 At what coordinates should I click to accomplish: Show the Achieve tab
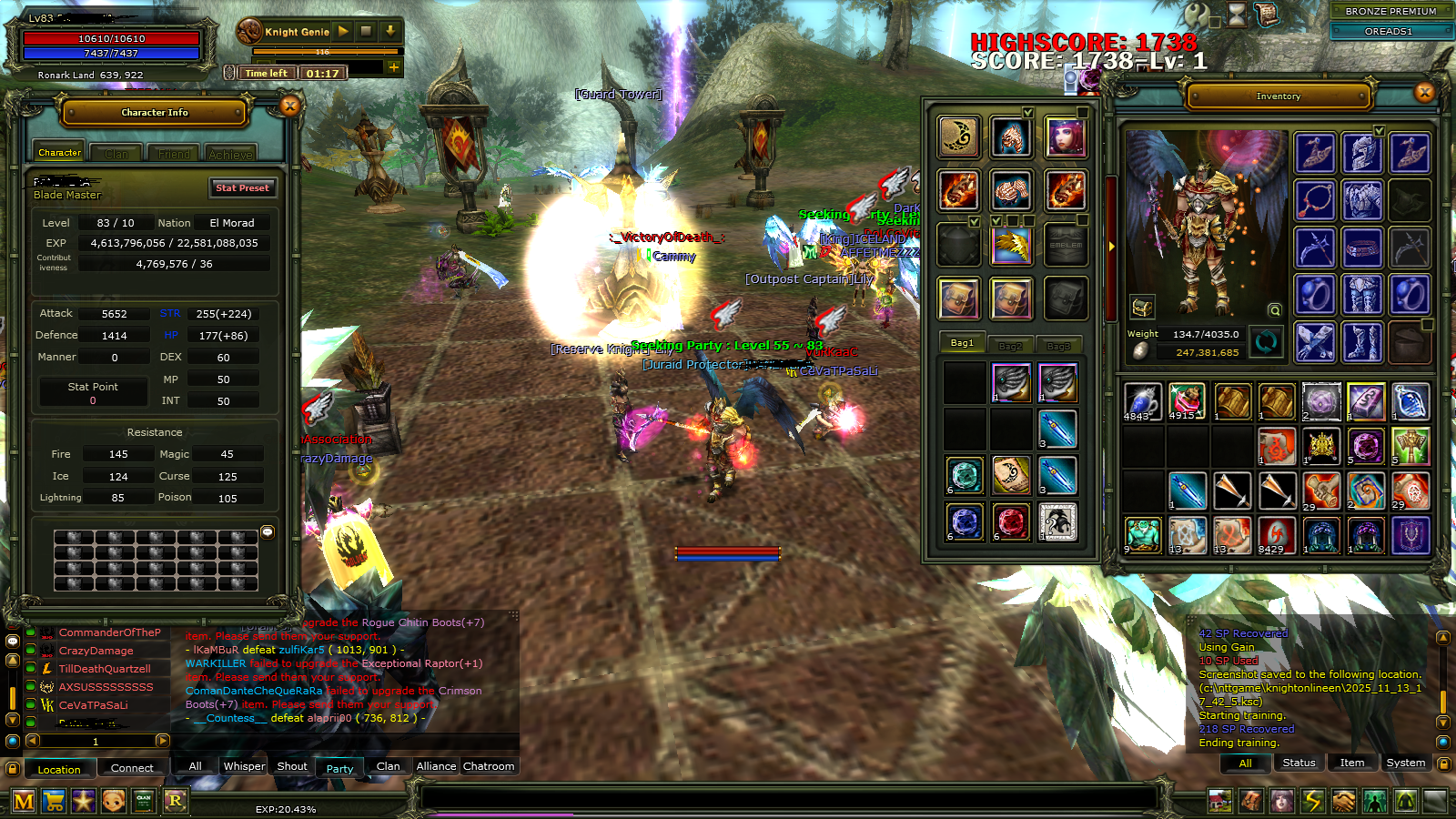pyautogui.click(x=230, y=154)
